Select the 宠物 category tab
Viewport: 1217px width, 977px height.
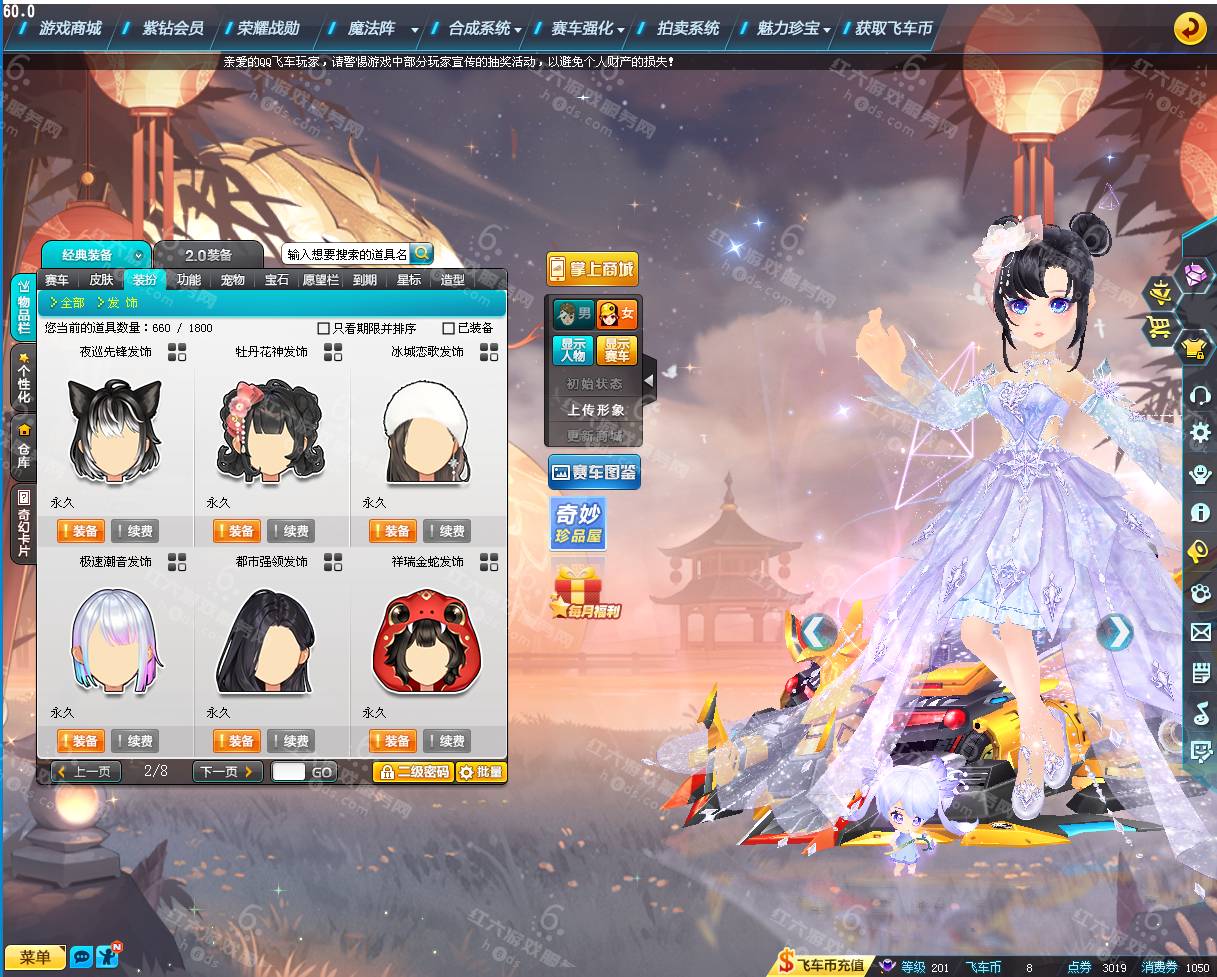(x=232, y=280)
